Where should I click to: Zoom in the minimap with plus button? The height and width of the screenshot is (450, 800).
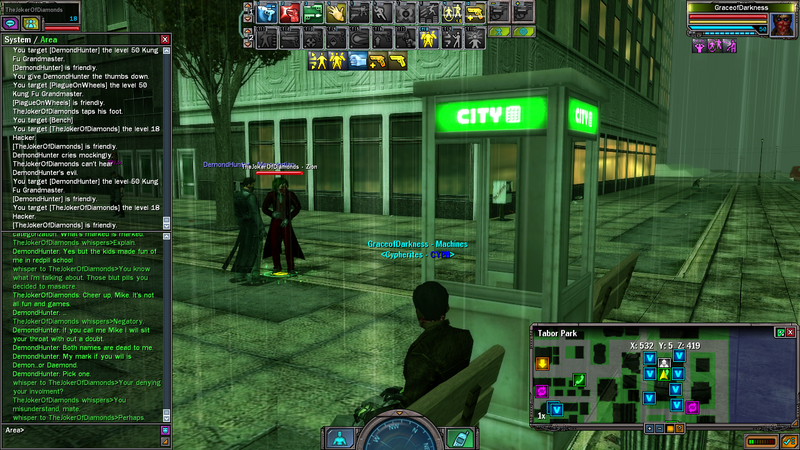click(x=650, y=428)
